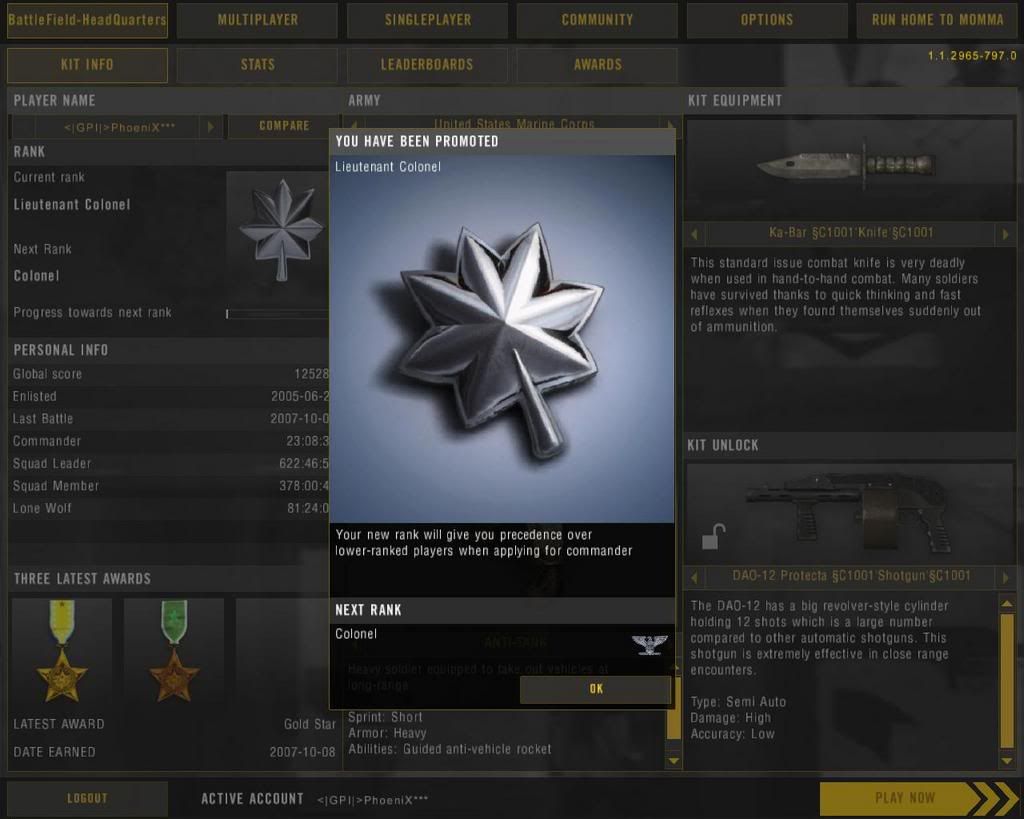Cycle to next unlock after DAO-12 Protecta
Image resolution: width=1024 pixels, height=819 pixels.
coord(1006,577)
